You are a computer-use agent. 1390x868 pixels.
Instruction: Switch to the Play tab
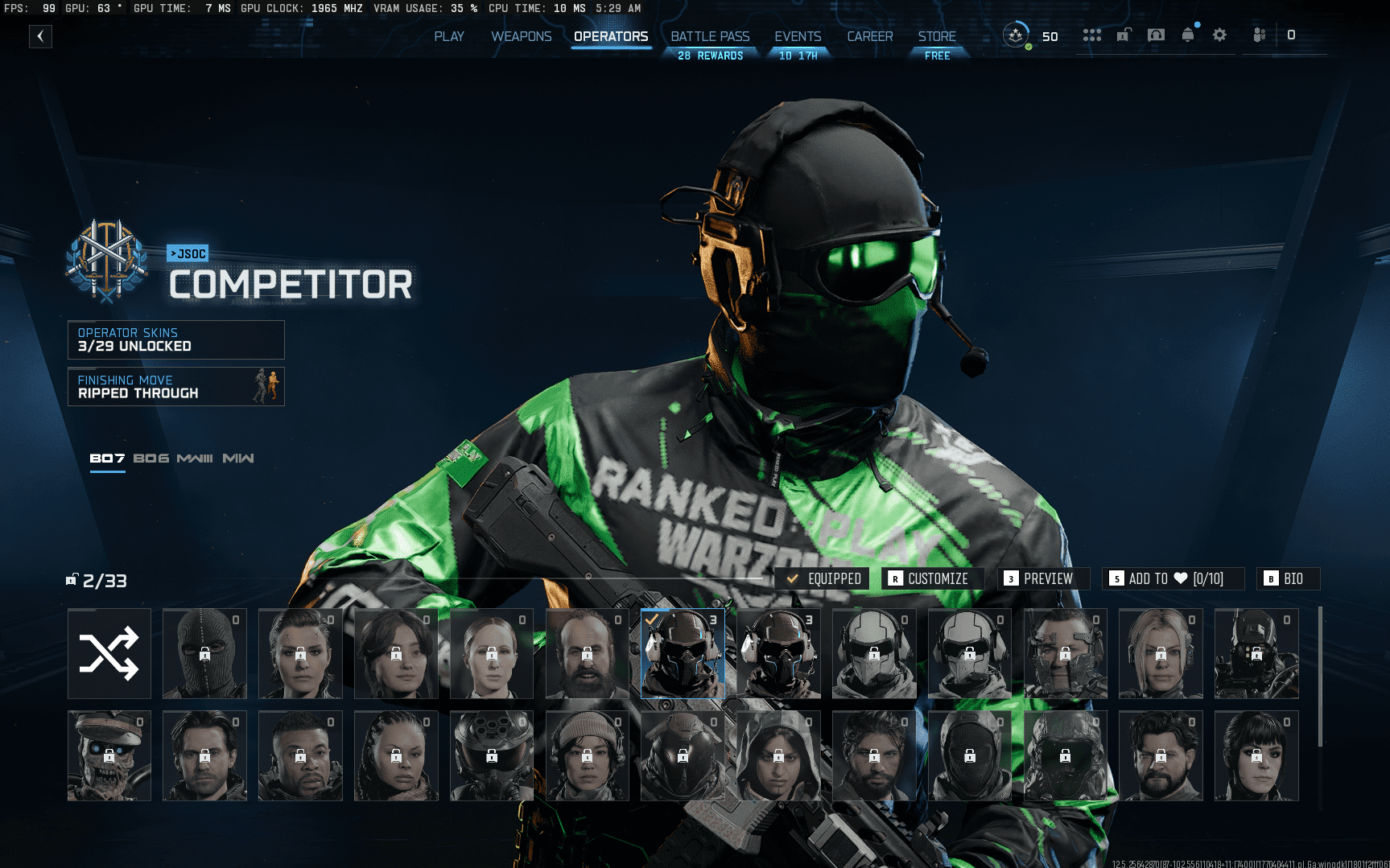tap(449, 36)
